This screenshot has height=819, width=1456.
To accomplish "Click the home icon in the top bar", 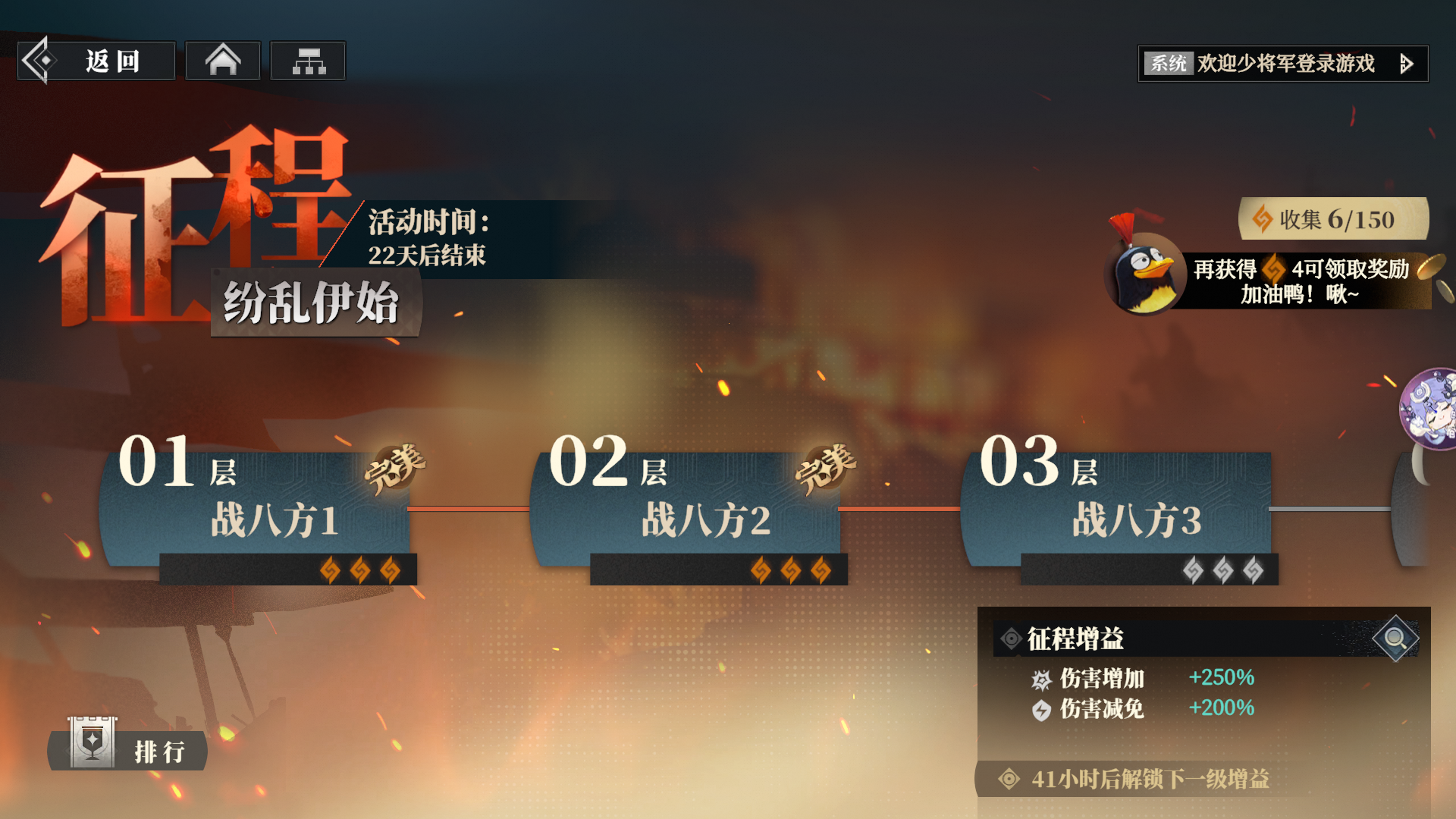I will (222, 60).
